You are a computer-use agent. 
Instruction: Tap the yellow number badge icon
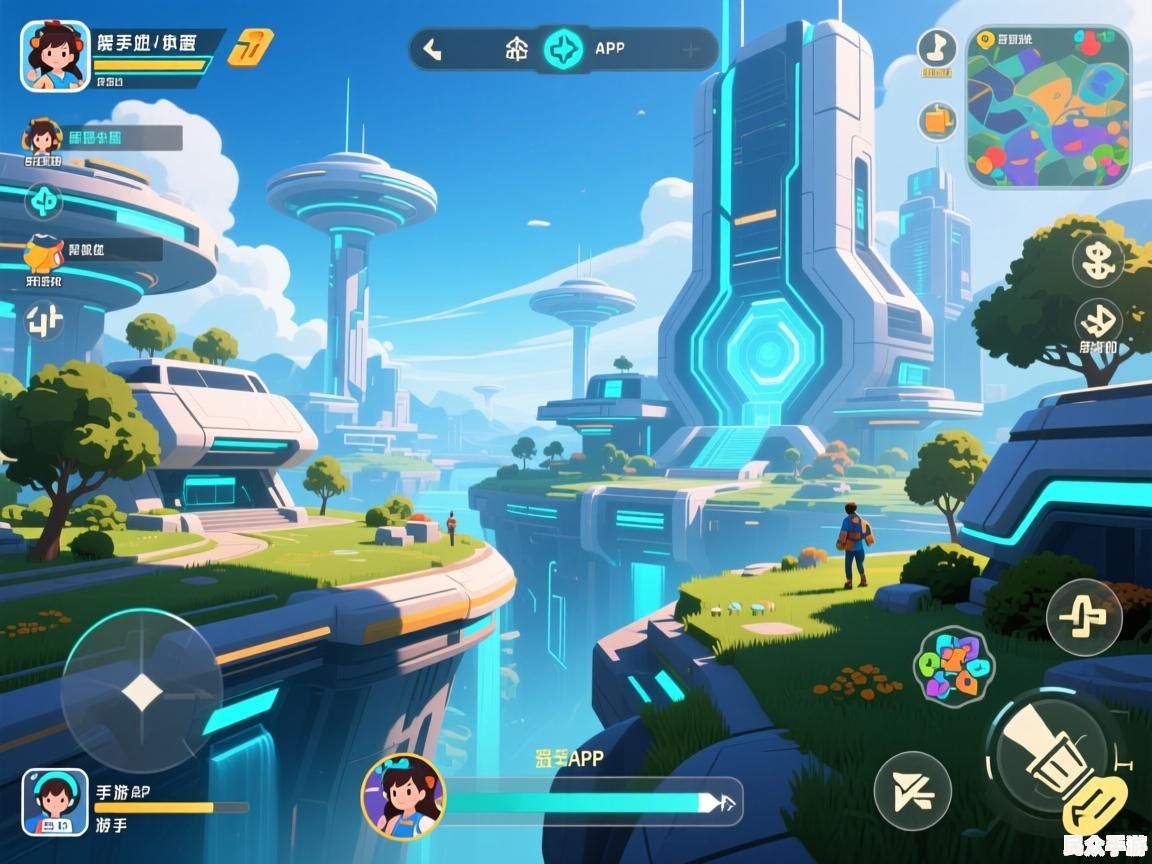(x=250, y=47)
